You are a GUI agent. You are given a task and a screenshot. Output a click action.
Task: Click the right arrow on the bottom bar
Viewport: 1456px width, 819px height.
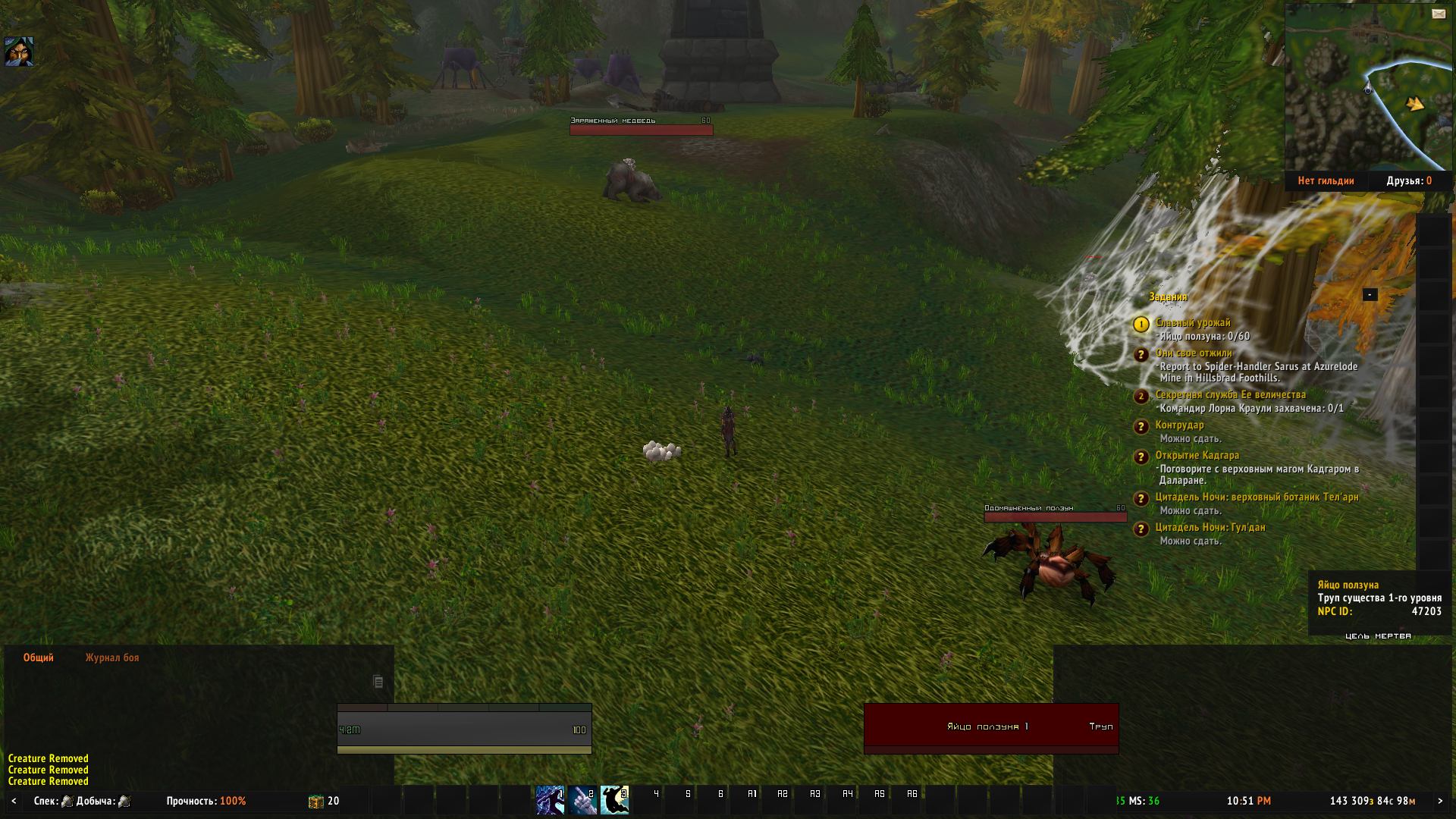(x=1440, y=801)
